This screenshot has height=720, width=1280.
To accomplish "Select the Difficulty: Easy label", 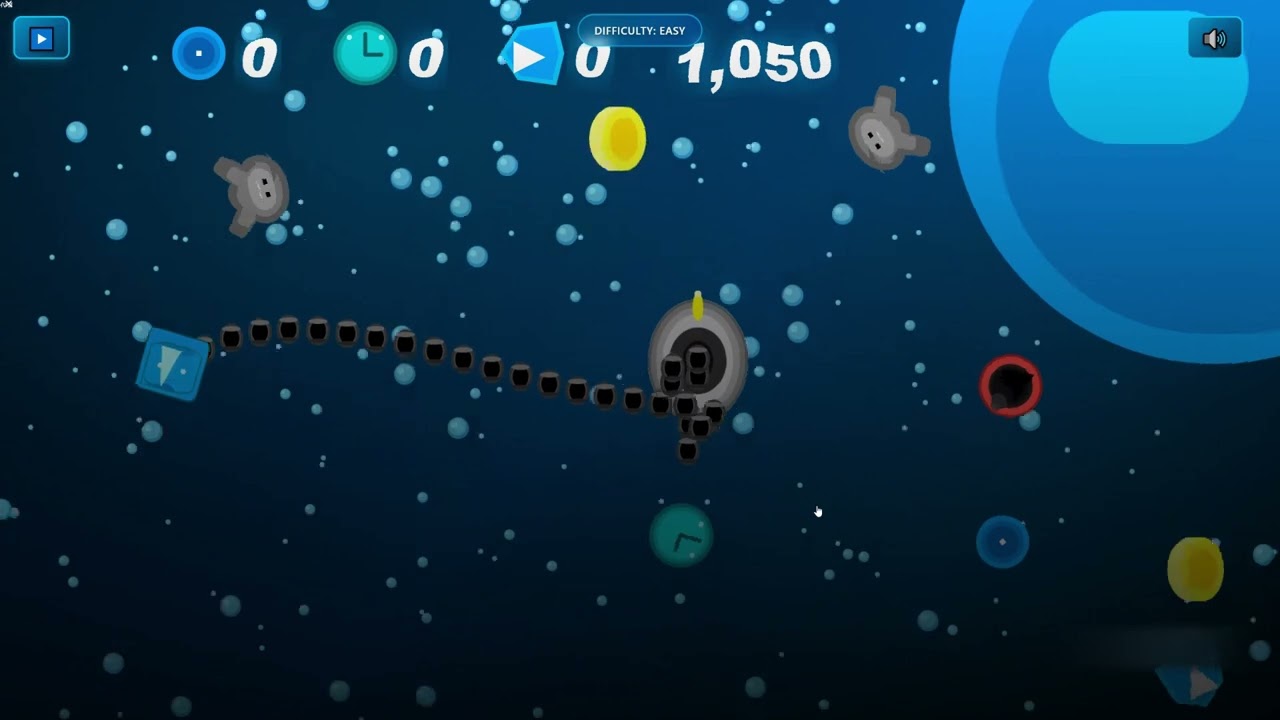I will (640, 30).
